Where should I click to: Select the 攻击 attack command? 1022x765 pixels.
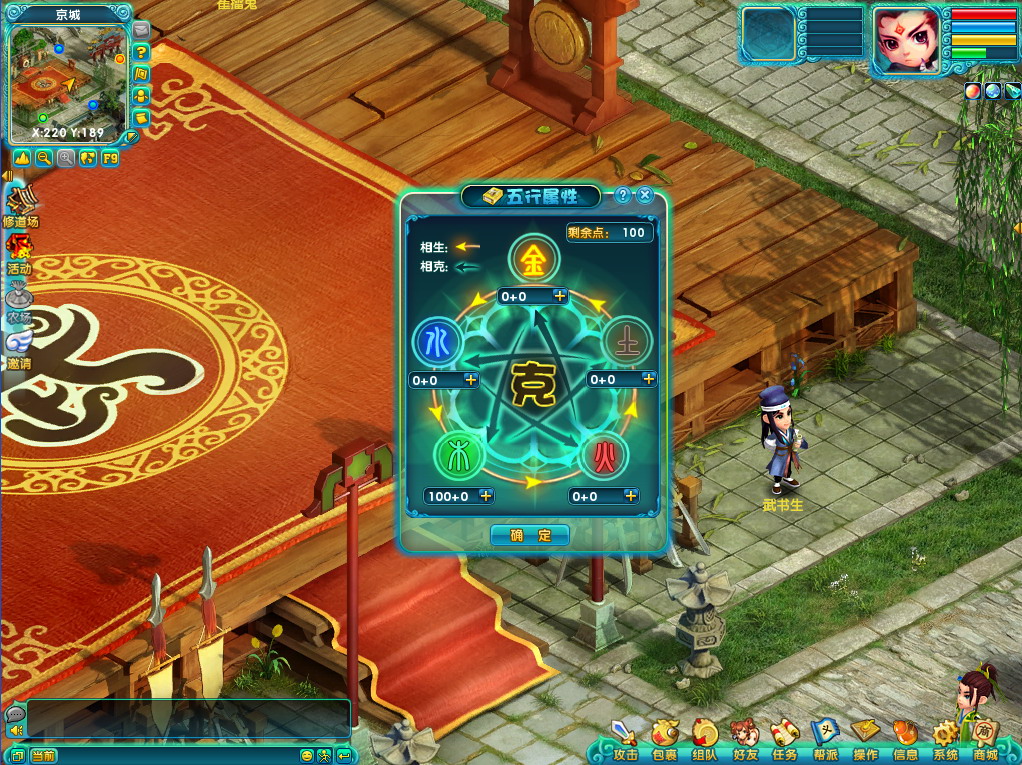click(625, 737)
